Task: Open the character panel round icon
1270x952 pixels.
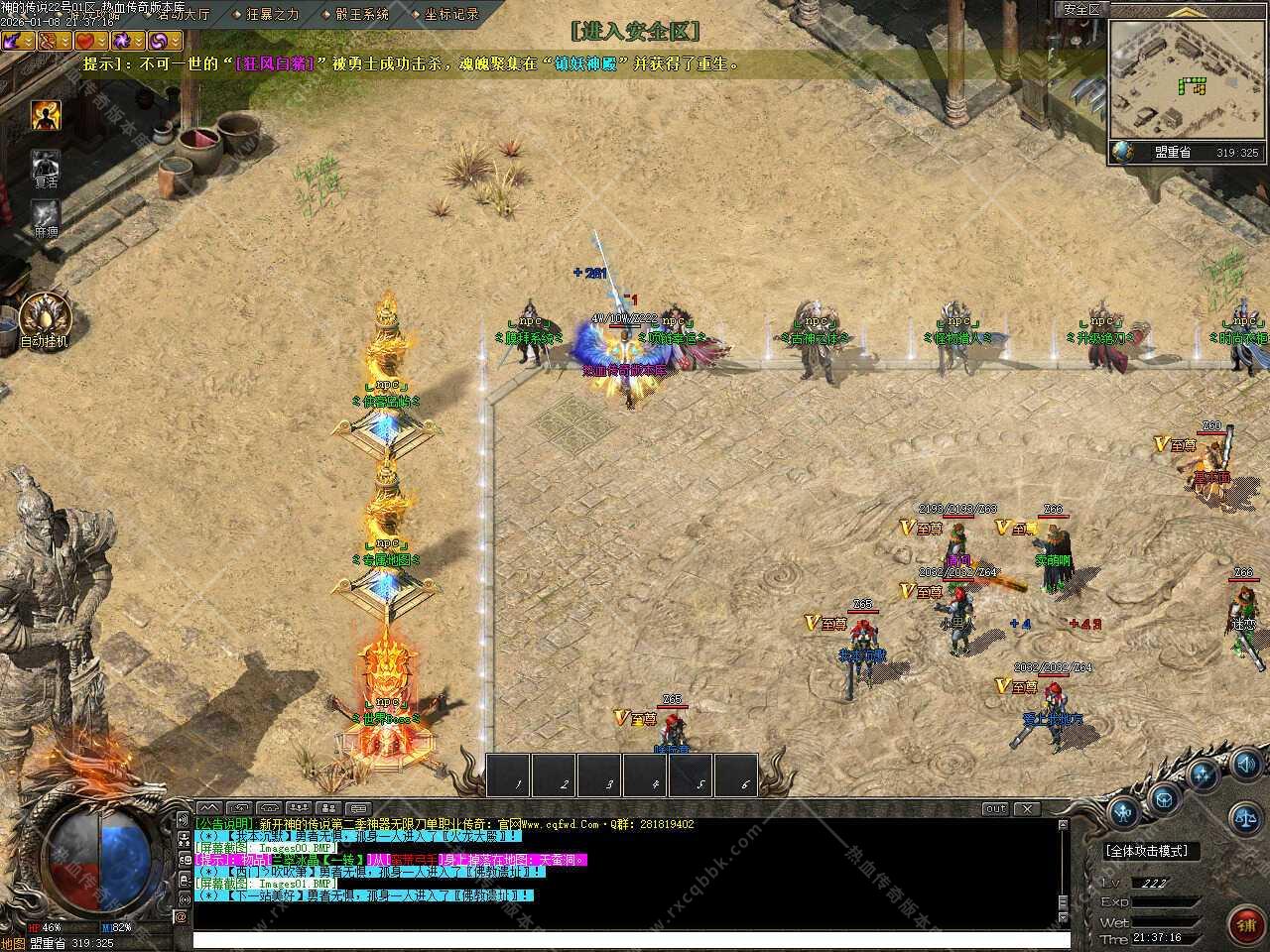Action: (x=1123, y=813)
